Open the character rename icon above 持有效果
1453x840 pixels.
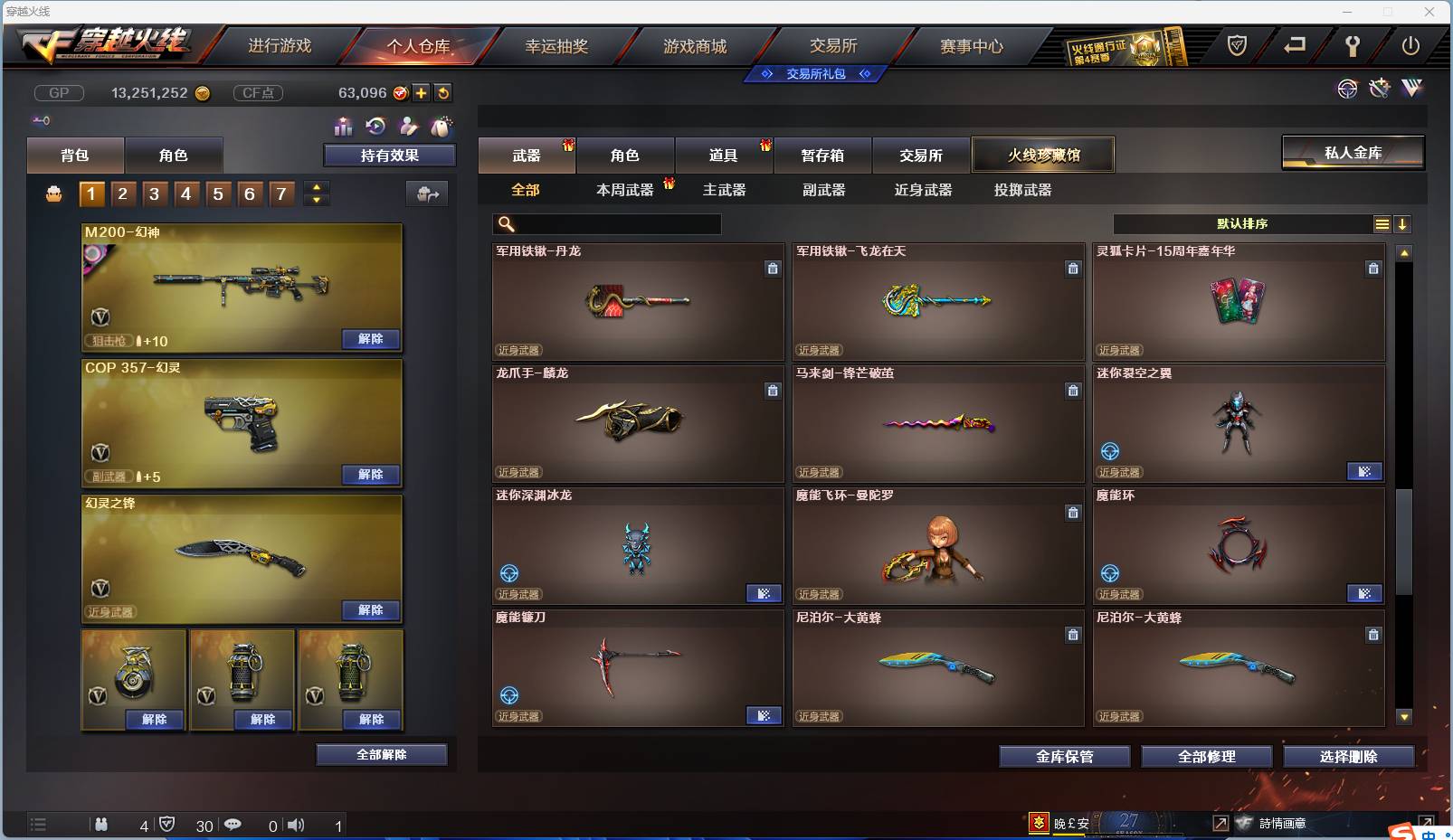coord(409,127)
